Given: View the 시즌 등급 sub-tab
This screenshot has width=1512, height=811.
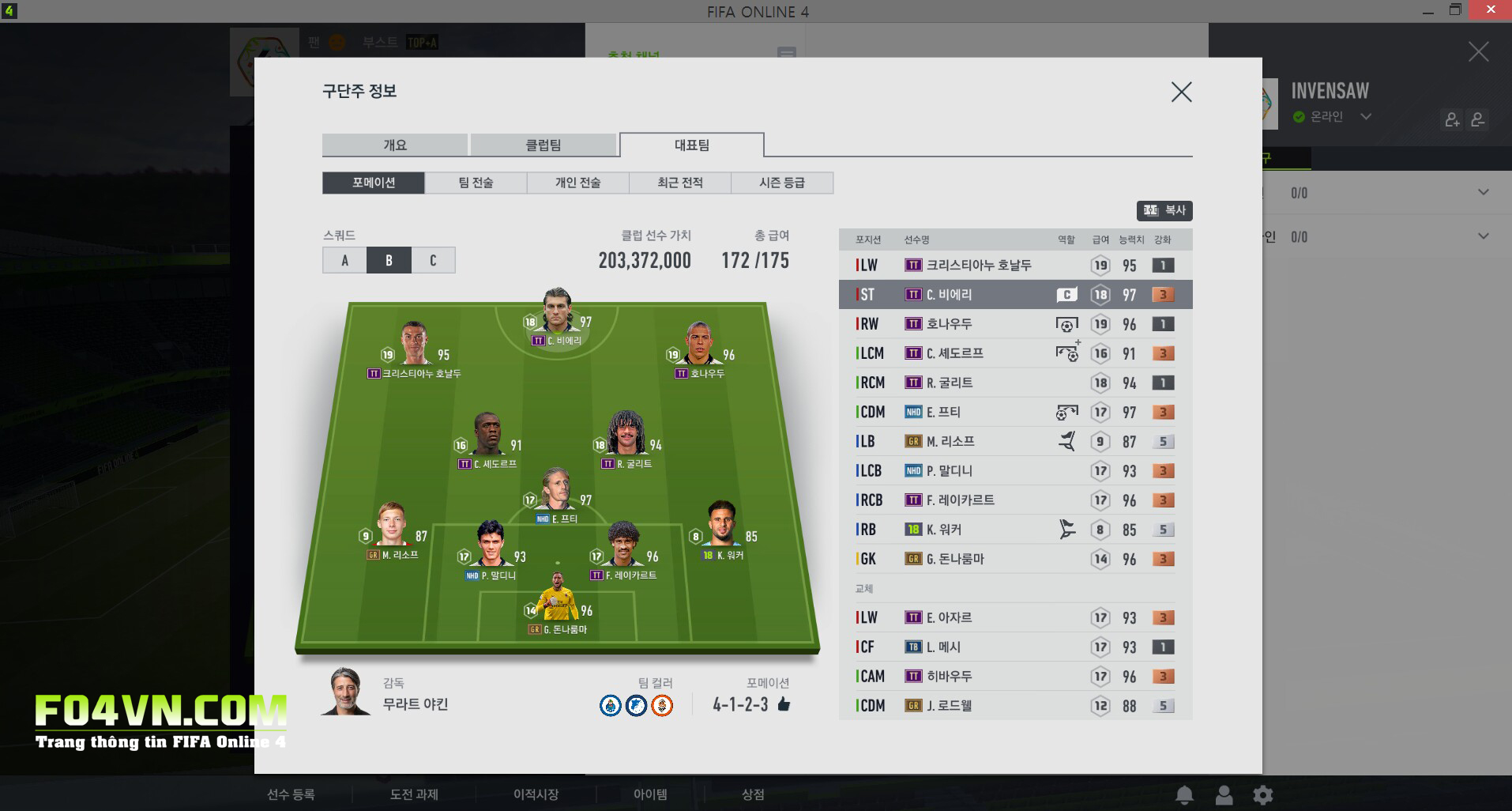Looking at the screenshot, I should point(782,183).
